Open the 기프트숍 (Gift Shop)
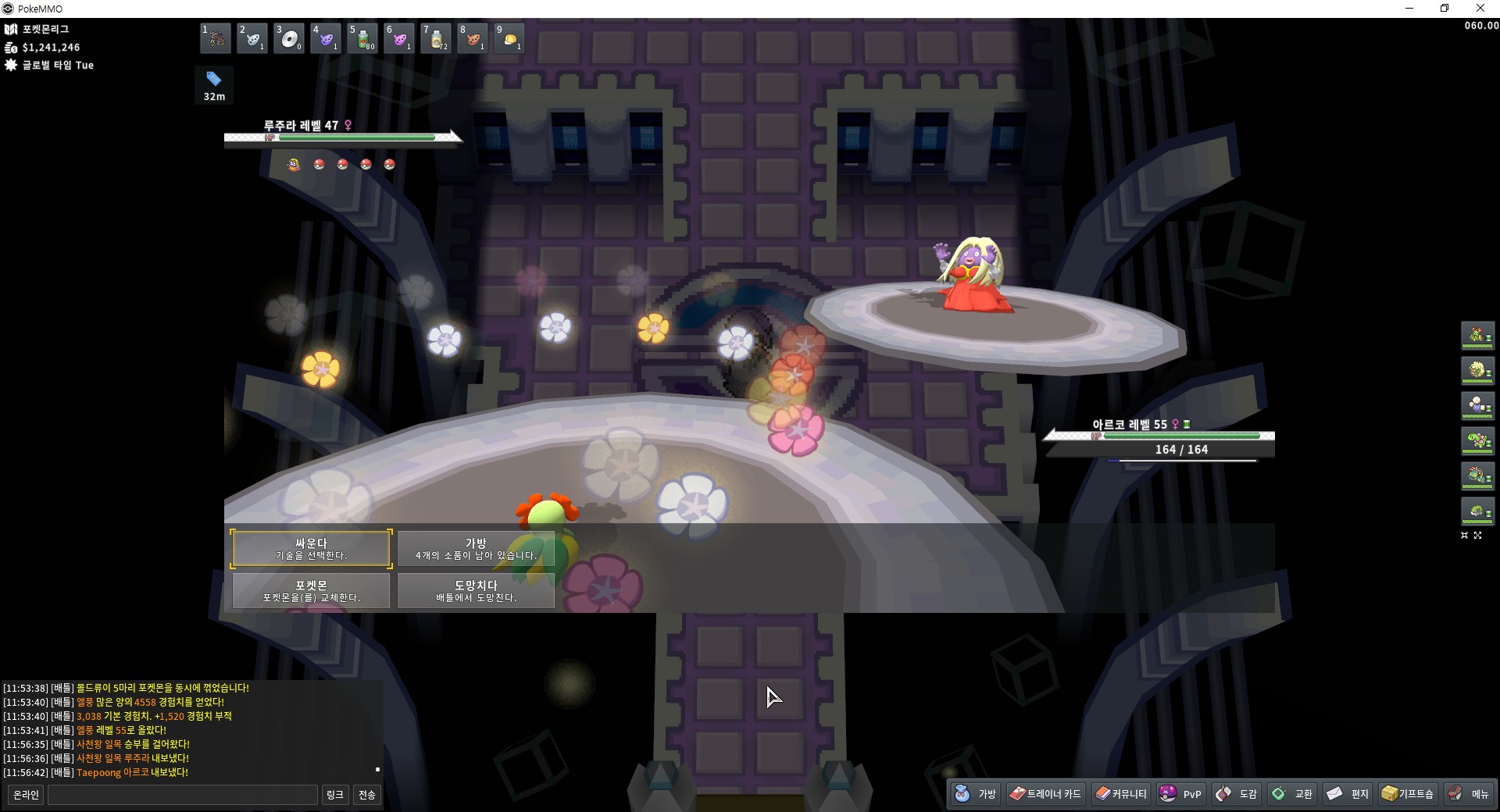This screenshot has width=1500, height=812. (1408, 794)
